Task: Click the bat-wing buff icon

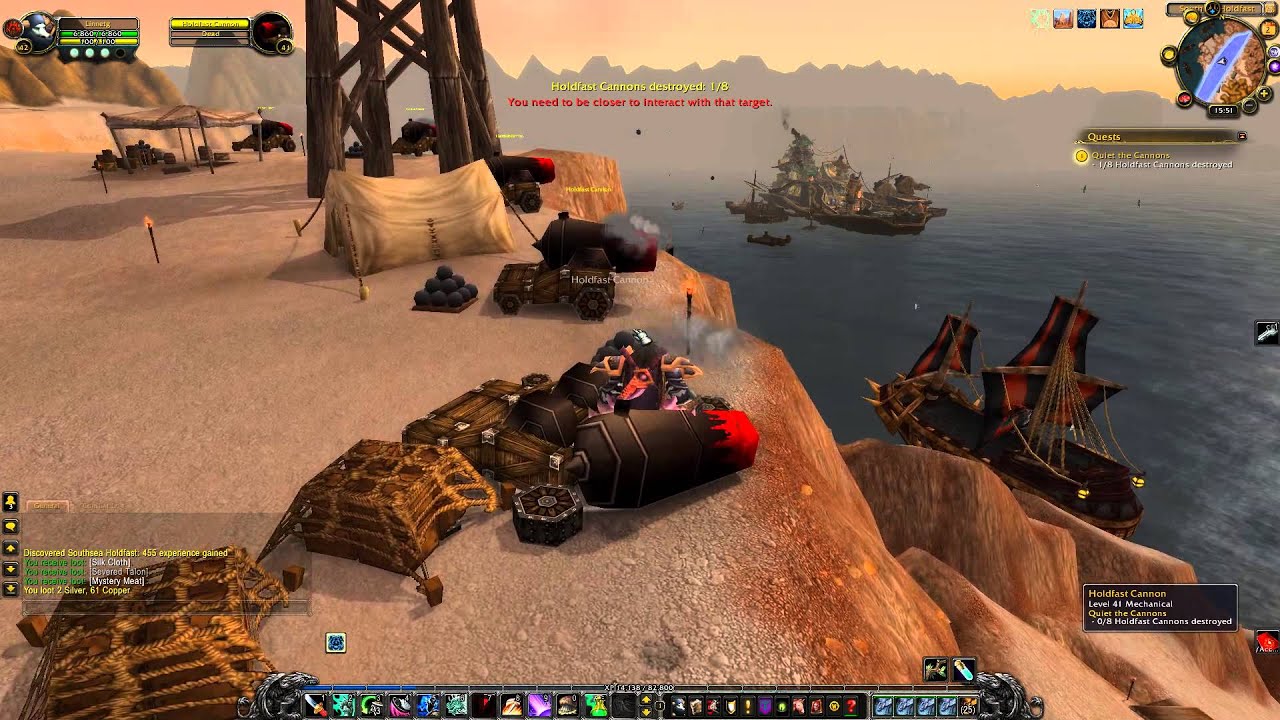Action: click(1109, 18)
